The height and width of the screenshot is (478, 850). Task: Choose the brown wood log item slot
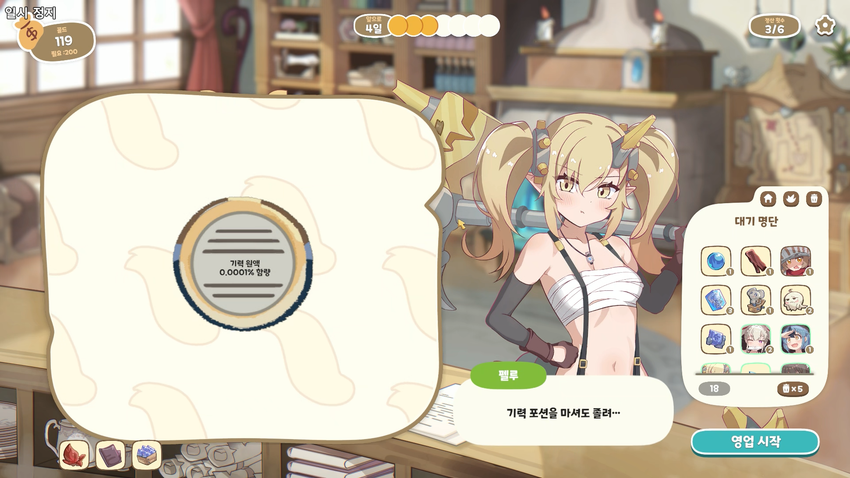click(756, 261)
